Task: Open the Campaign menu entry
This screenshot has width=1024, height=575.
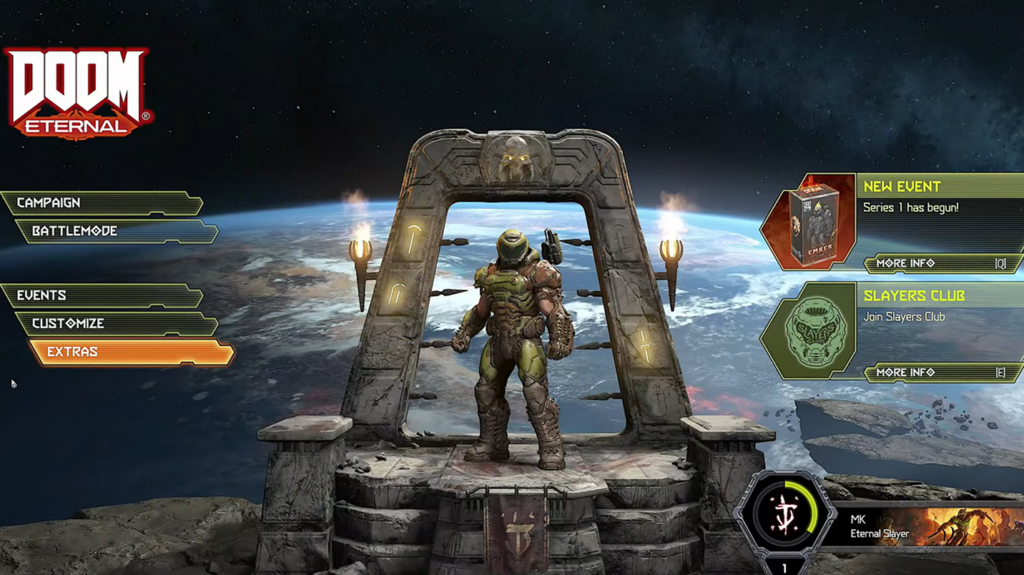Action: pyautogui.click(x=100, y=203)
